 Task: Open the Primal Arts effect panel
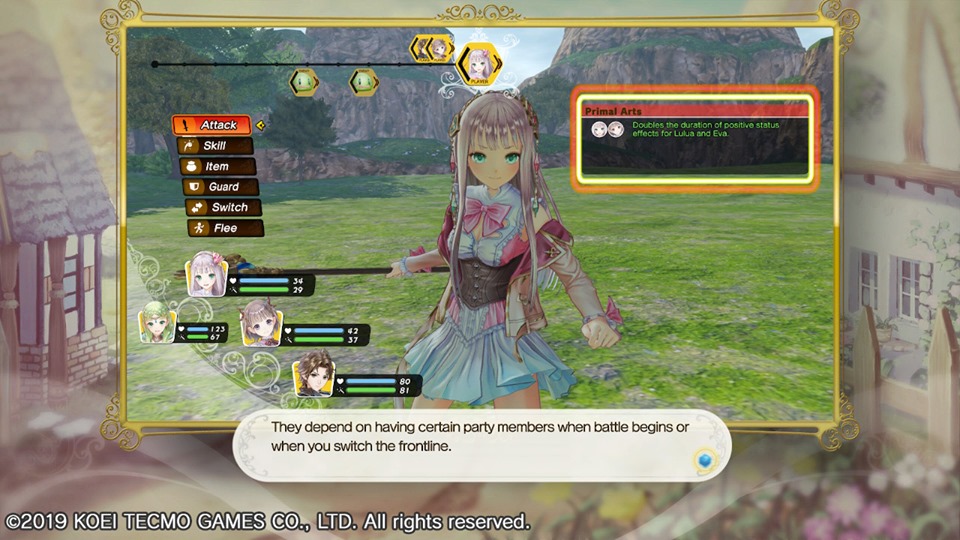click(696, 138)
